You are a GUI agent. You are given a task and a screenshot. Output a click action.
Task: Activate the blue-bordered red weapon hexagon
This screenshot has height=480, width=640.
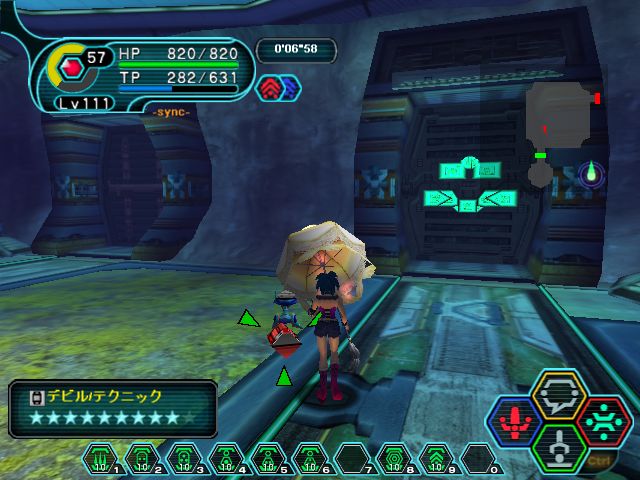(x=516, y=422)
